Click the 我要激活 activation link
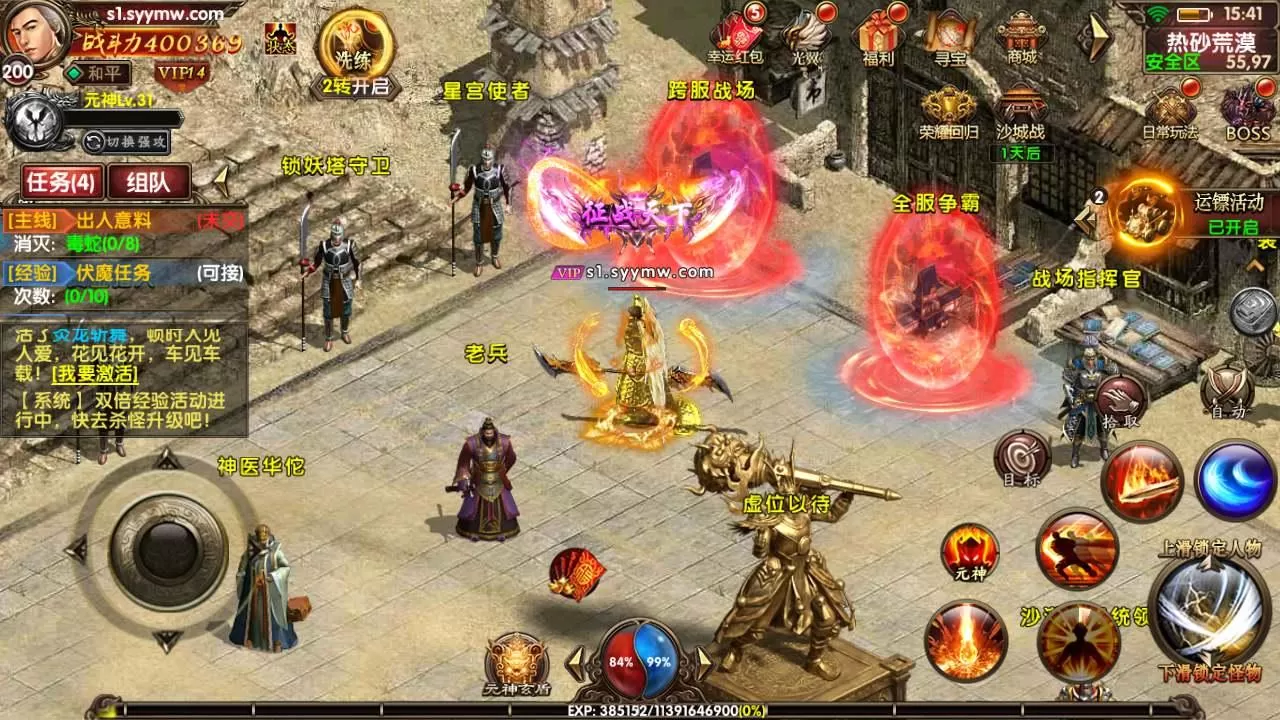 (110, 375)
